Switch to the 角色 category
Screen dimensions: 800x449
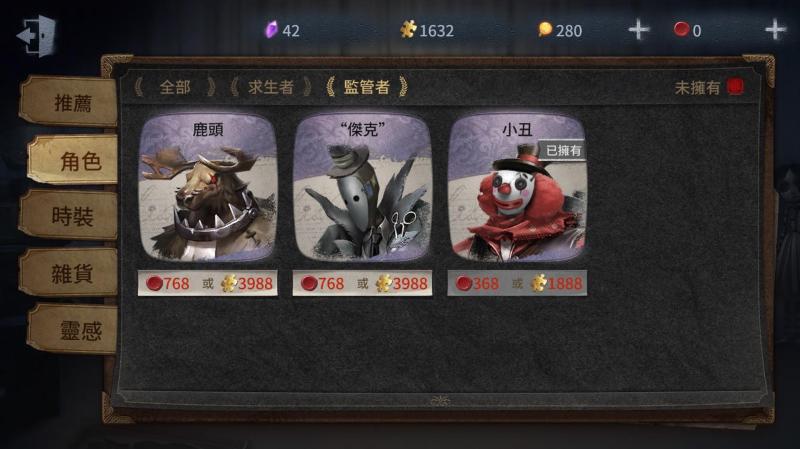[74, 160]
